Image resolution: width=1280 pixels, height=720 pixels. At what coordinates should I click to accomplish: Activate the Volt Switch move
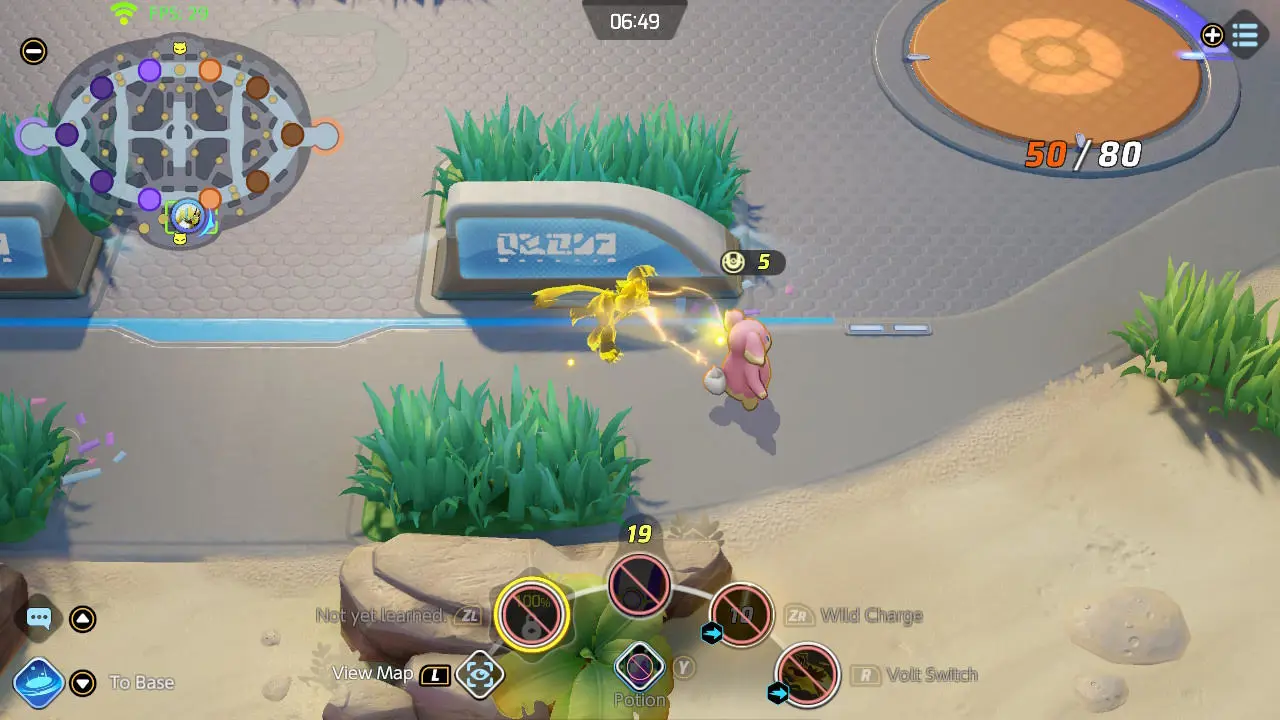pos(806,676)
